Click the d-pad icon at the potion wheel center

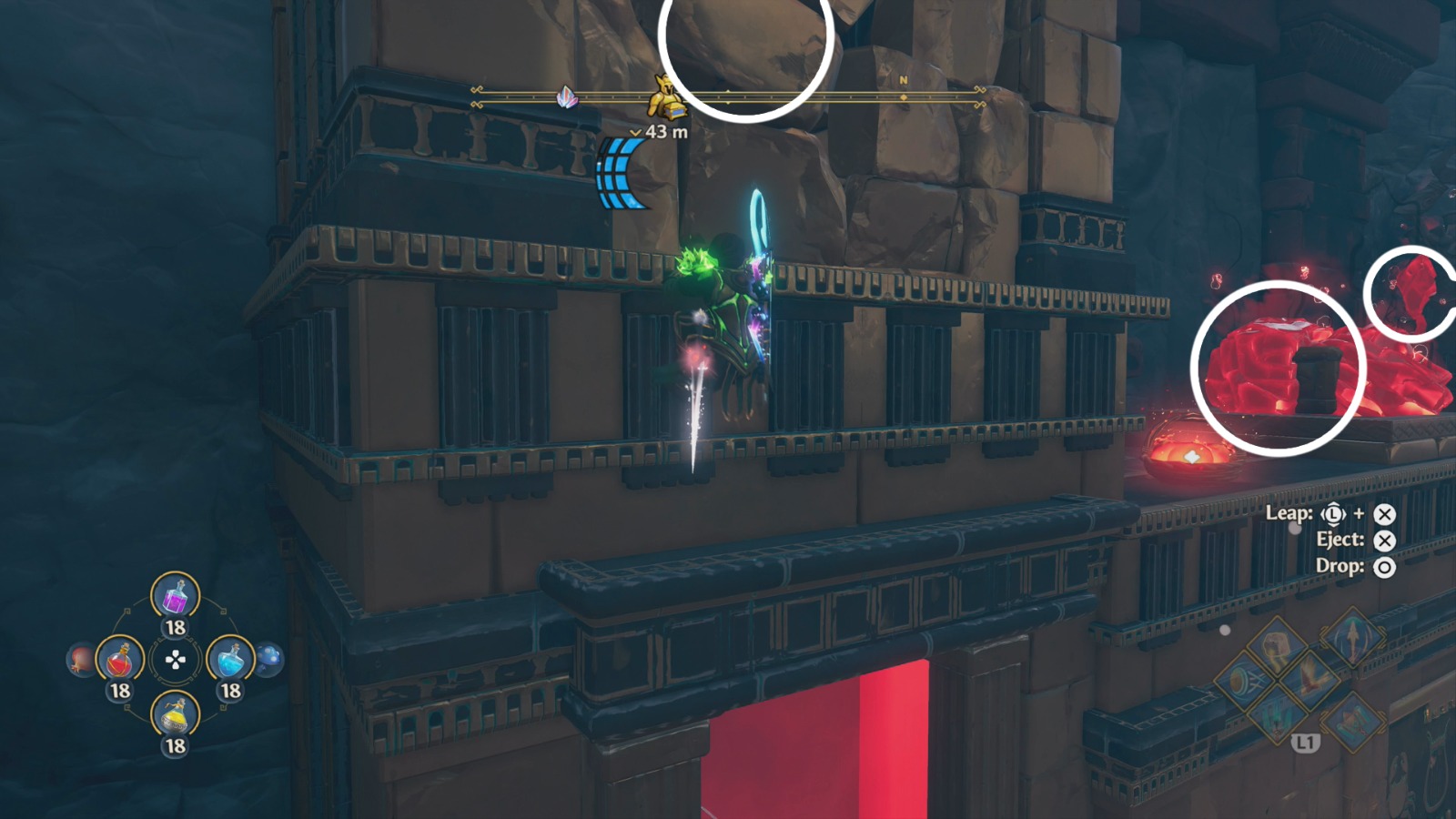[x=175, y=659]
